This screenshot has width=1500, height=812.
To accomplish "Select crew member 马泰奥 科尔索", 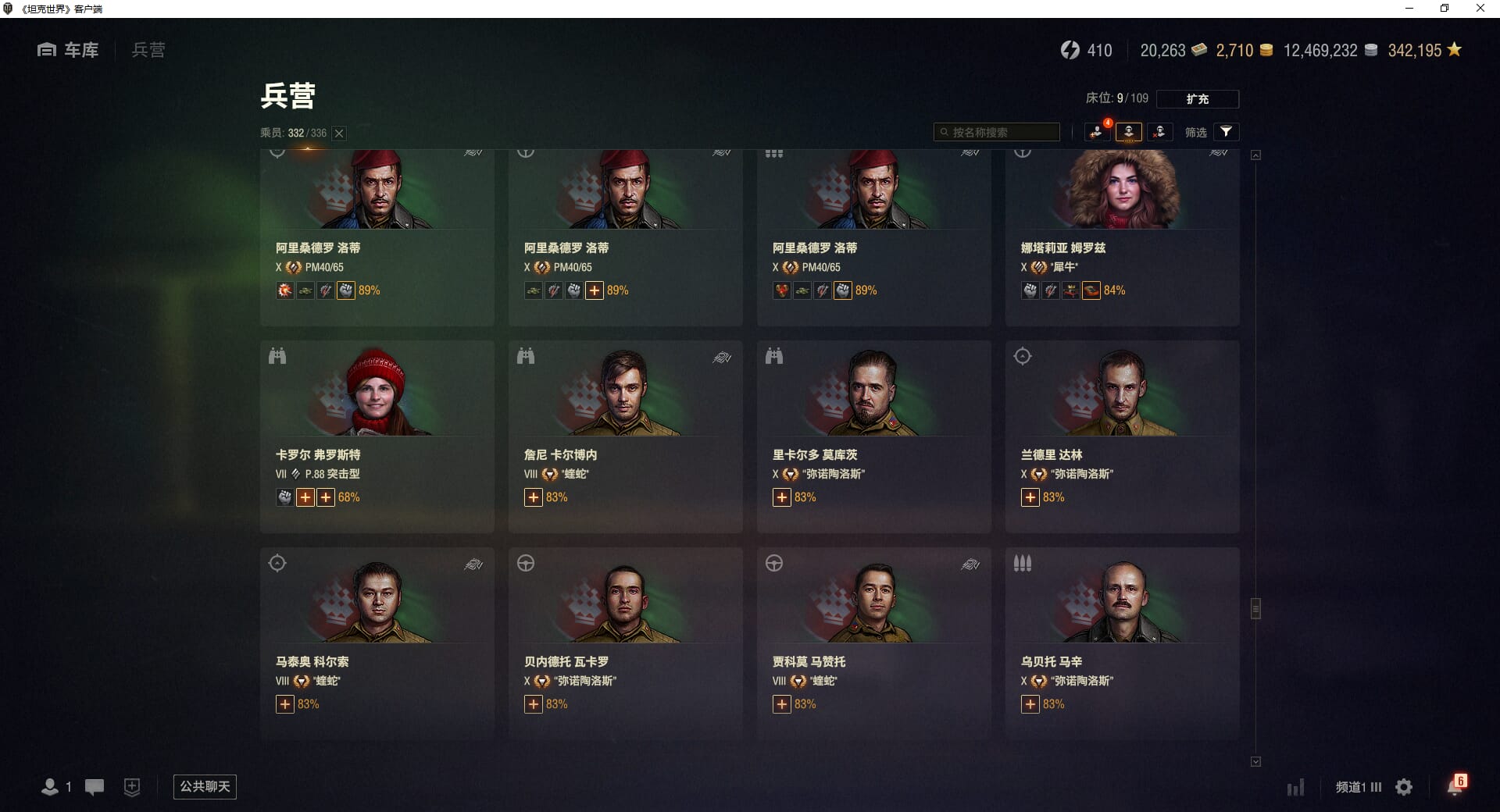I will pos(377,643).
